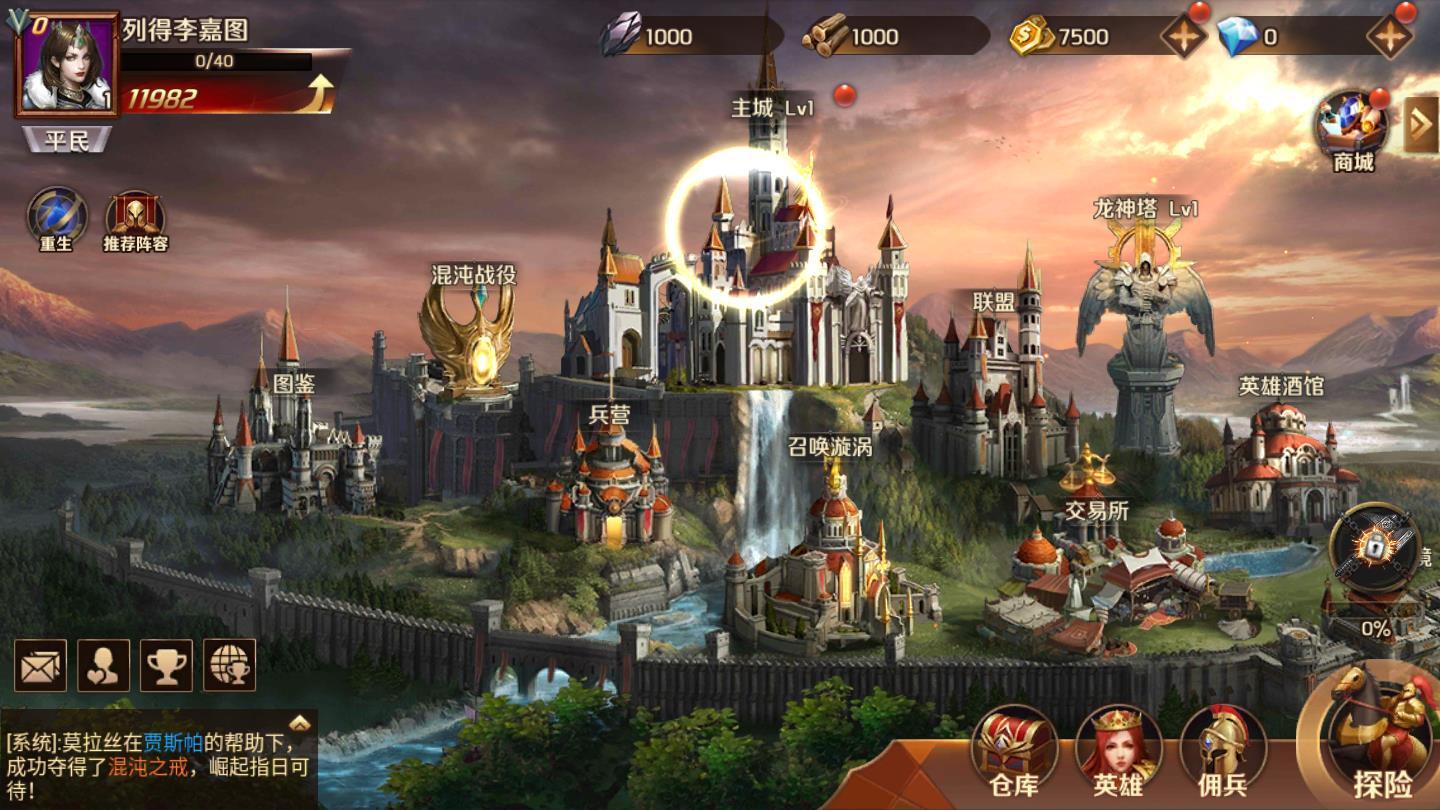The height and width of the screenshot is (810, 1440).
Task: Open the 龙神塔 dragon god tower
Action: point(1144,320)
